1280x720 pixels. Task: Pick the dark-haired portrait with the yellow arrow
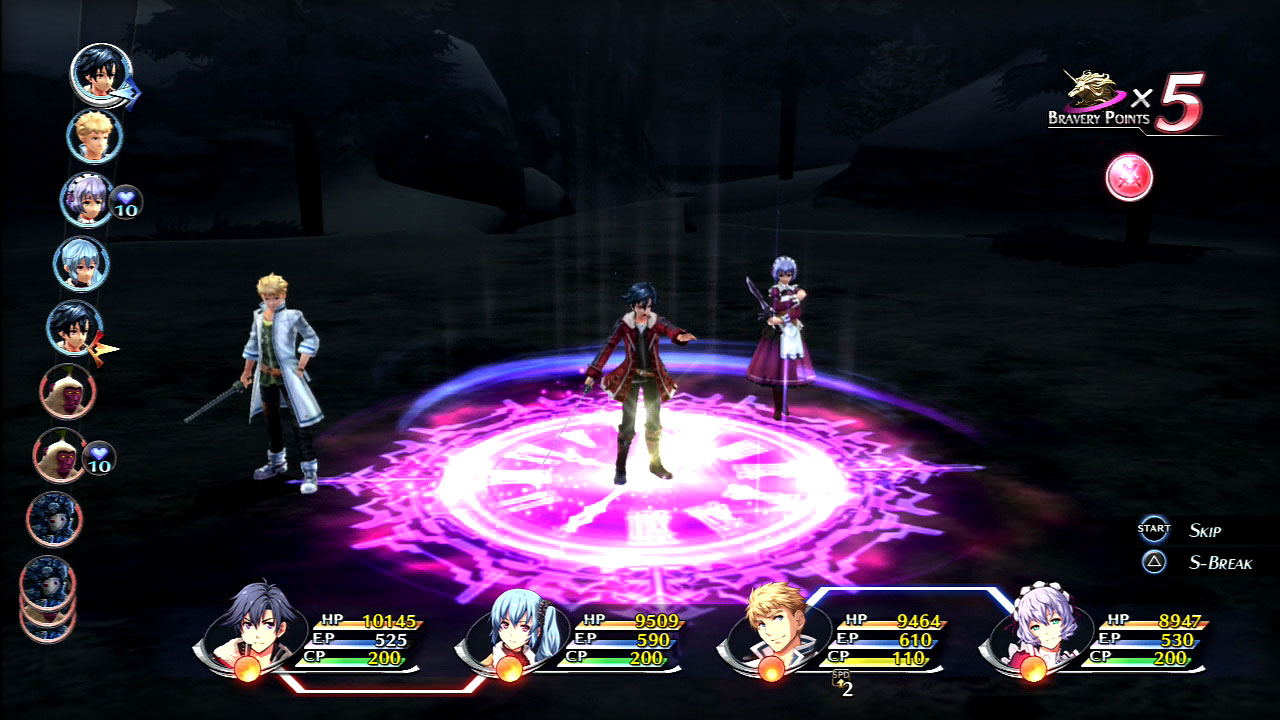[75, 327]
